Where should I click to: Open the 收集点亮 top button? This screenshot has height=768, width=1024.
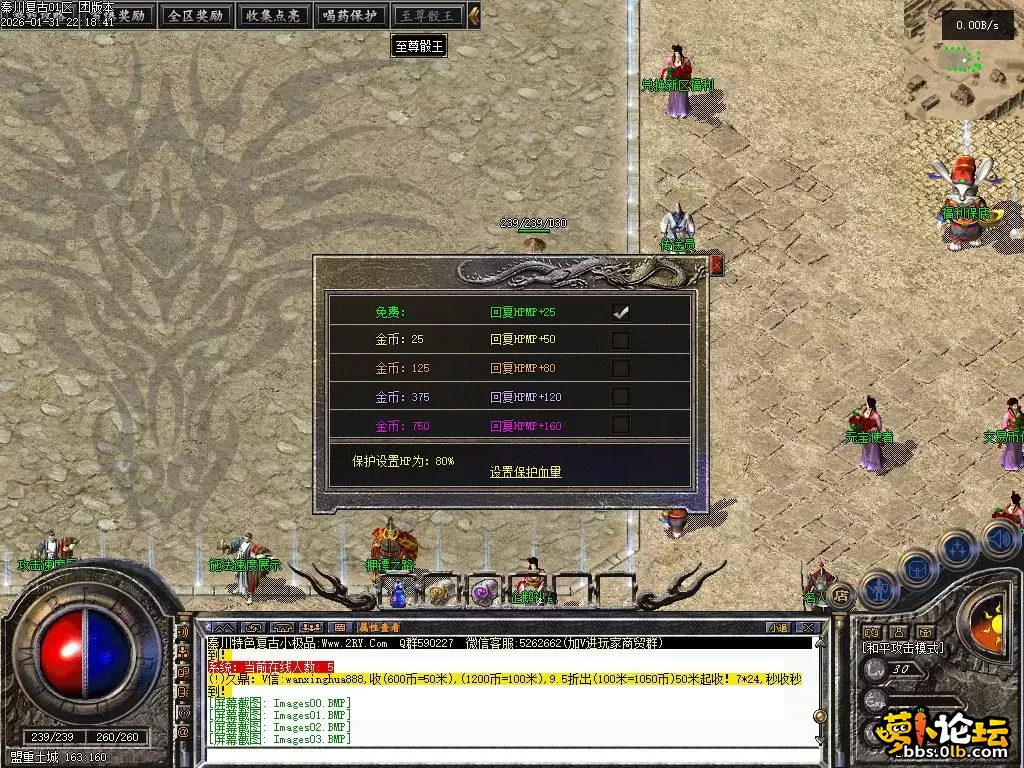273,16
